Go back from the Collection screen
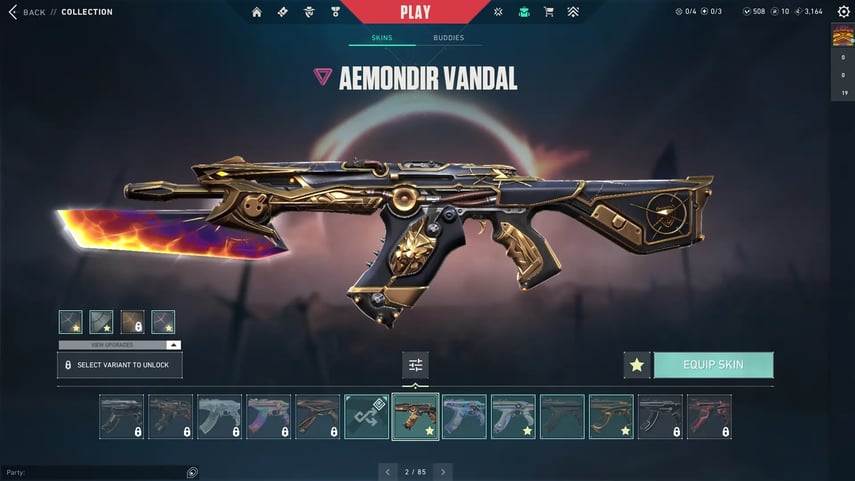The image size is (855, 481). pos(28,12)
